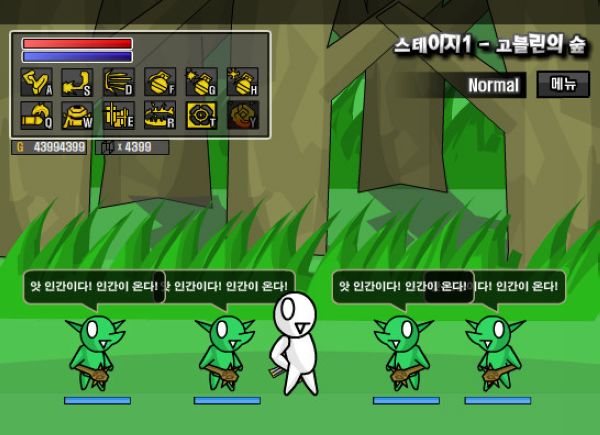Use the skill icon labeled E
The width and height of the screenshot is (600, 435).
[118, 116]
